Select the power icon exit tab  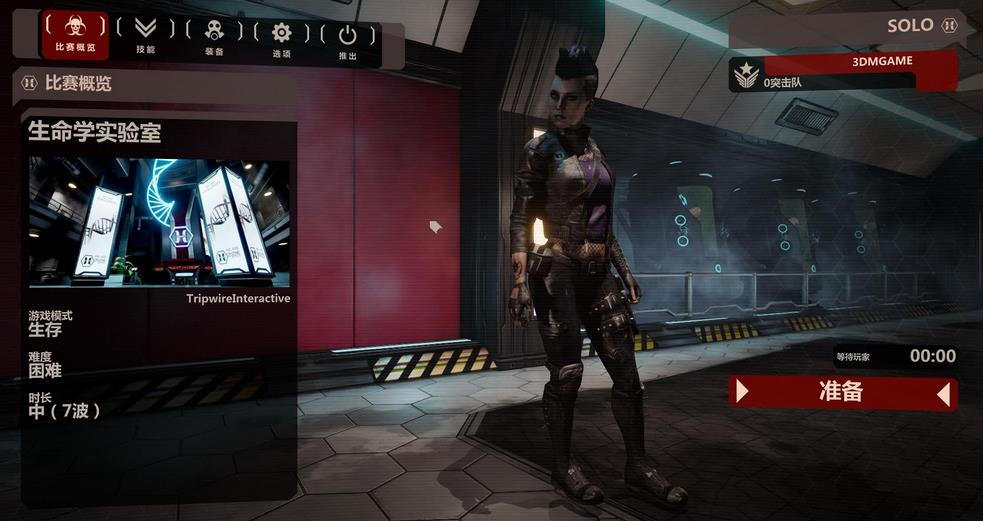[347, 37]
